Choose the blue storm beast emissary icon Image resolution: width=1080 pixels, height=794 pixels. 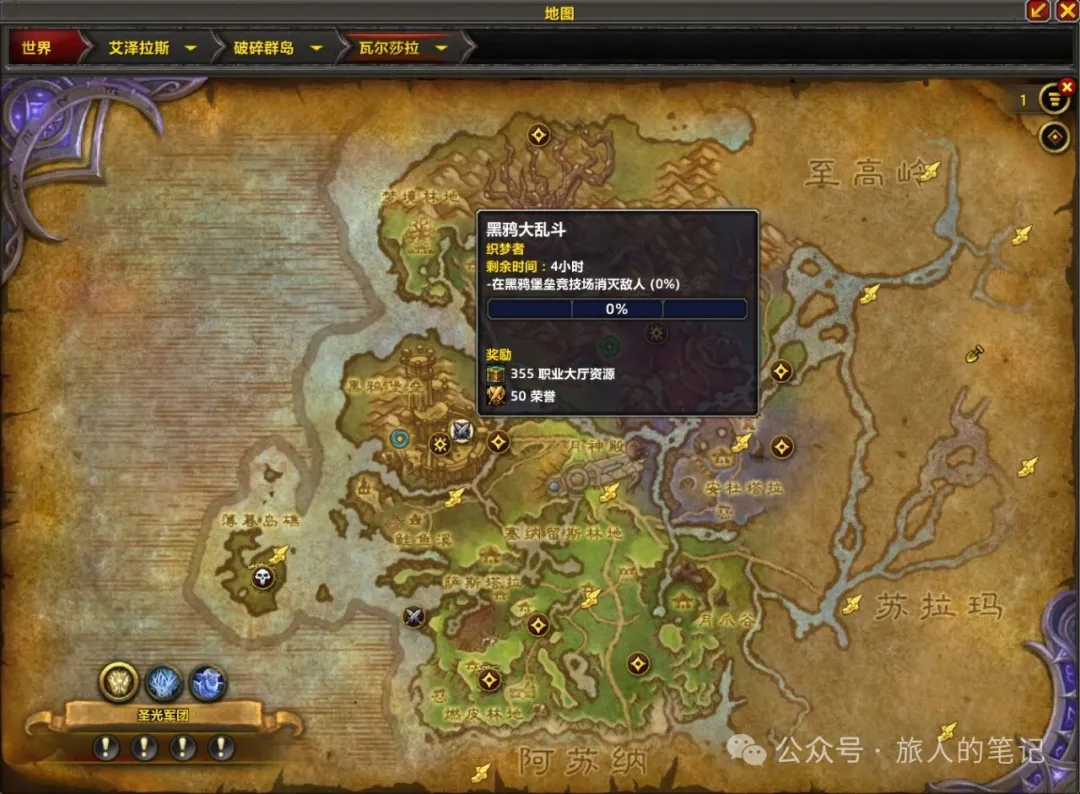[x=208, y=683]
